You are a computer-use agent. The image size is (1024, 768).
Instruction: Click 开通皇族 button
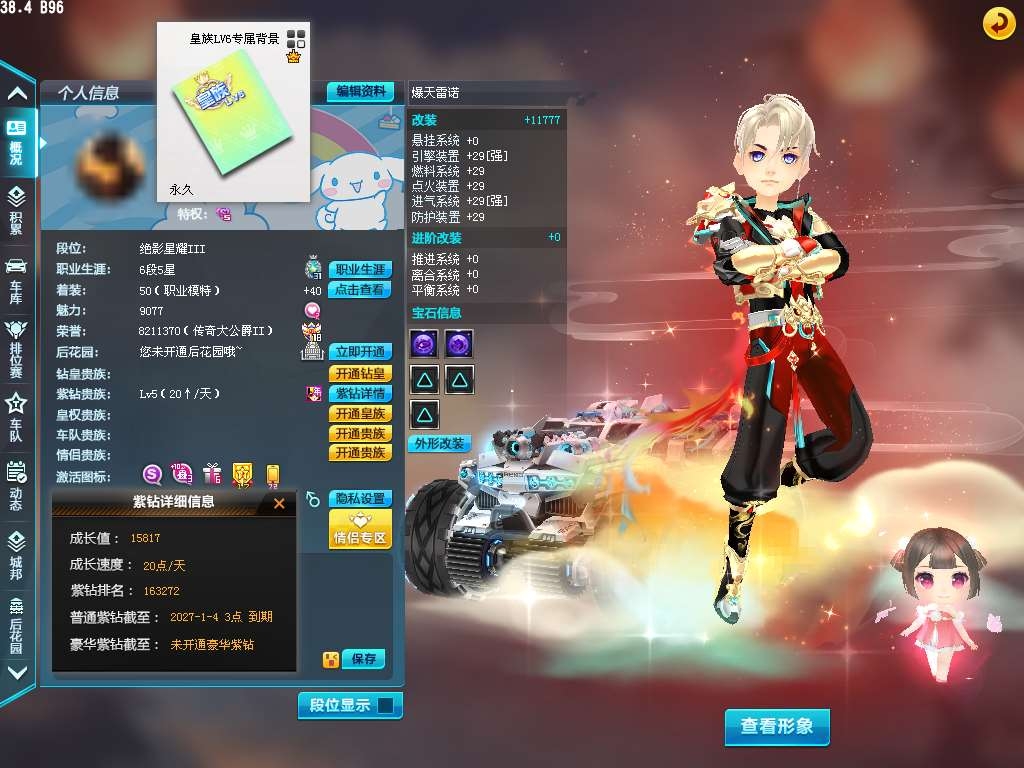click(360, 414)
